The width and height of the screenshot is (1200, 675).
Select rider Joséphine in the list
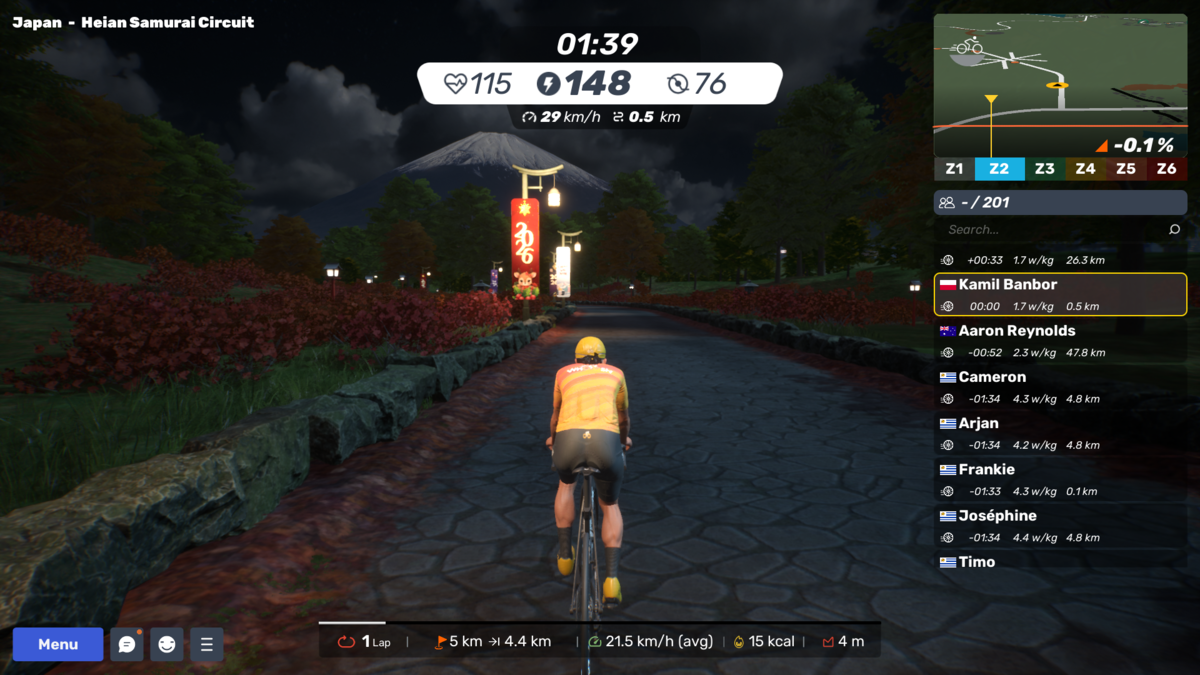1060,526
